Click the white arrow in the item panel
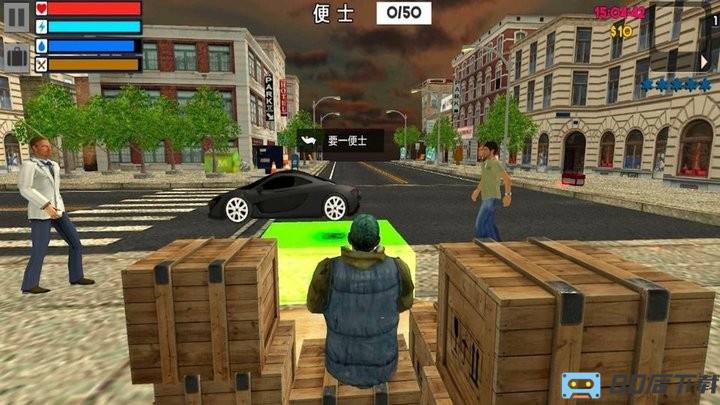Image resolution: width=720 pixels, height=405 pixels. click(x=310, y=141)
